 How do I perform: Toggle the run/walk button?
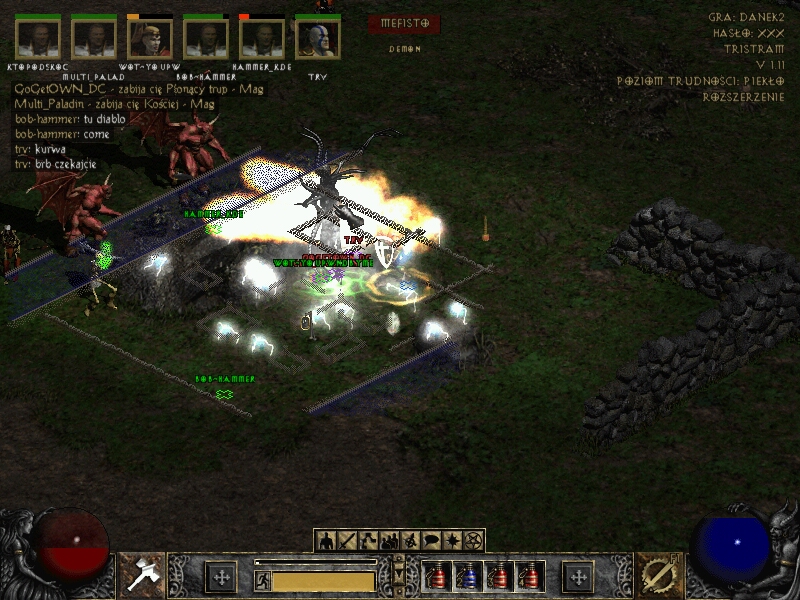click(x=263, y=580)
